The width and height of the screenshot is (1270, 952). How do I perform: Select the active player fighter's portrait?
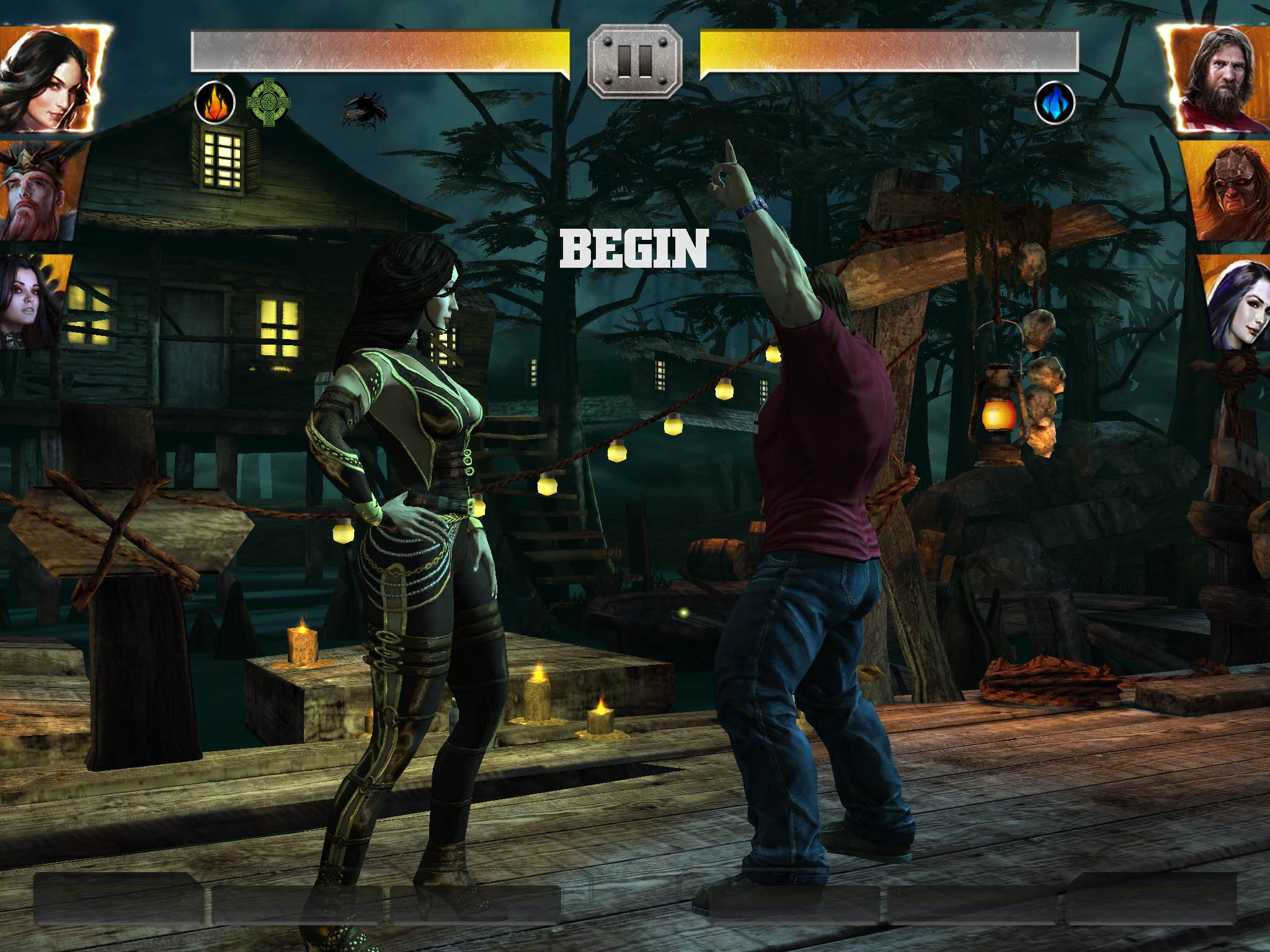50,77
